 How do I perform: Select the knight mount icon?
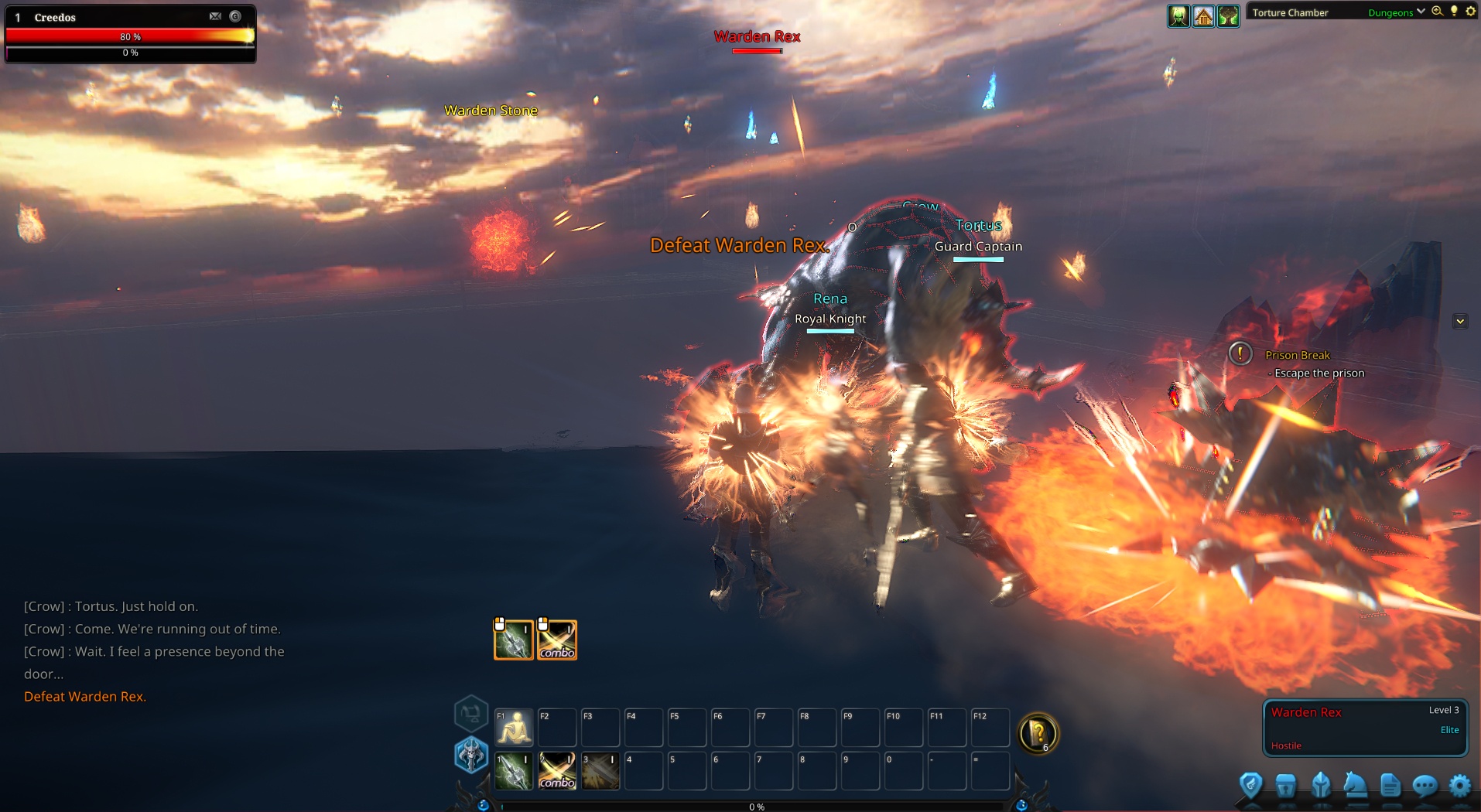pyautogui.click(x=1355, y=787)
